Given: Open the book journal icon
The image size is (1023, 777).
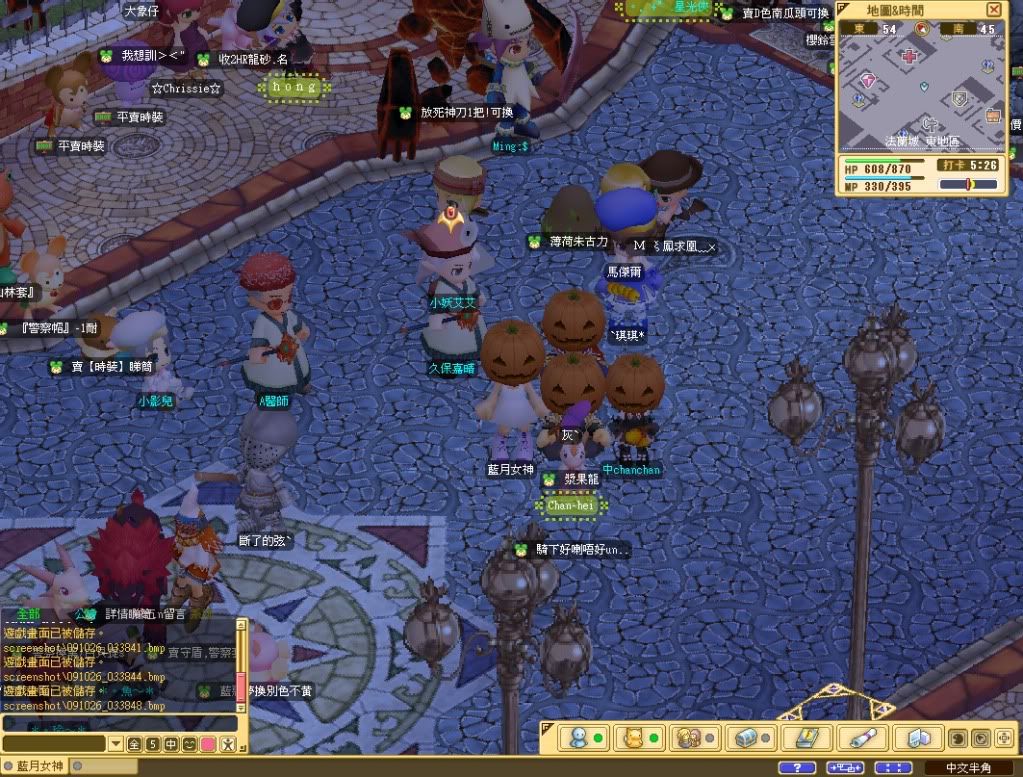Looking at the screenshot, I should (802, 738).
